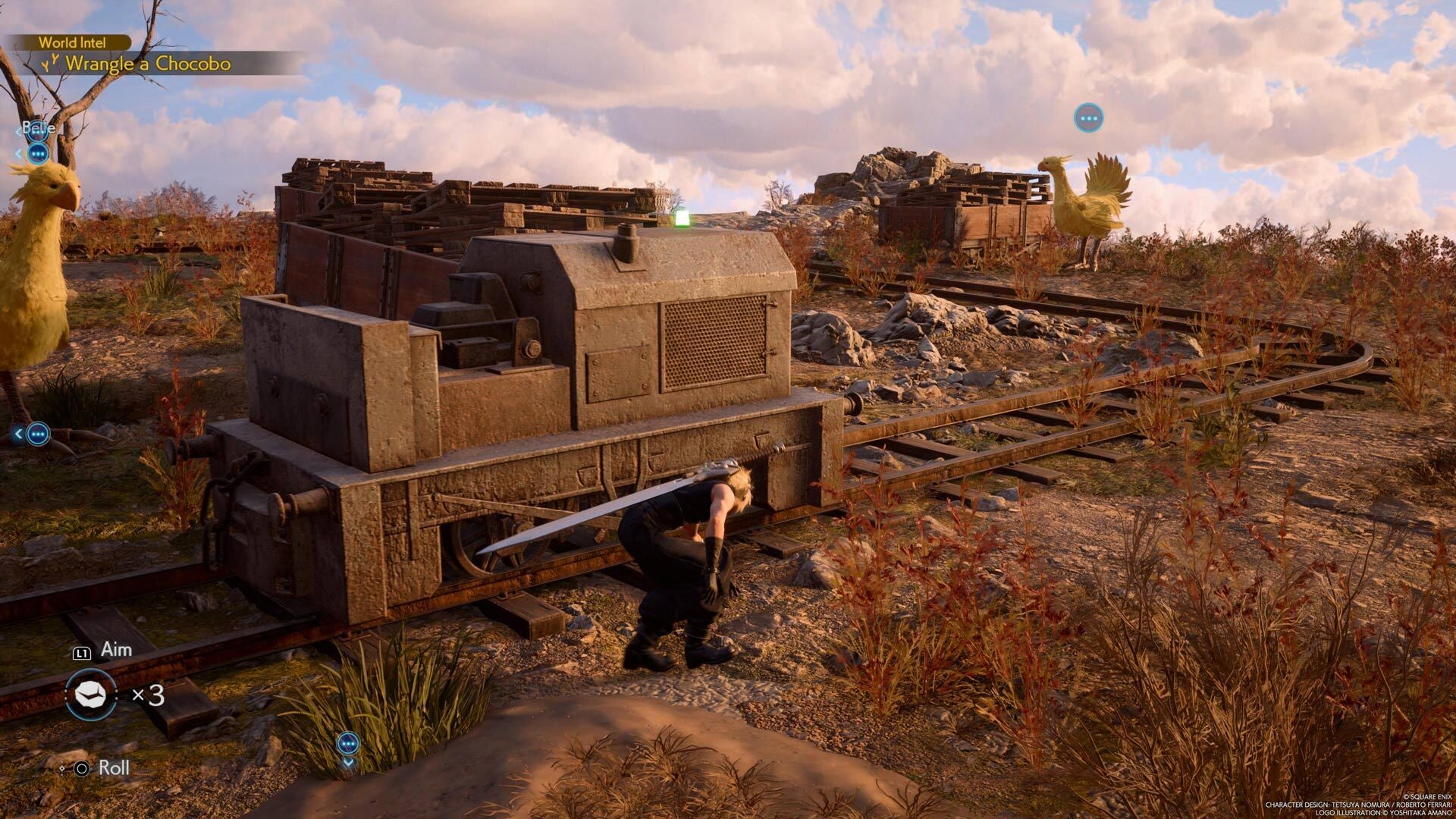Click the Circle button icon beside Roll
Image resolution: width=1456 pixels, height=819 pixels.
(82, 768)
